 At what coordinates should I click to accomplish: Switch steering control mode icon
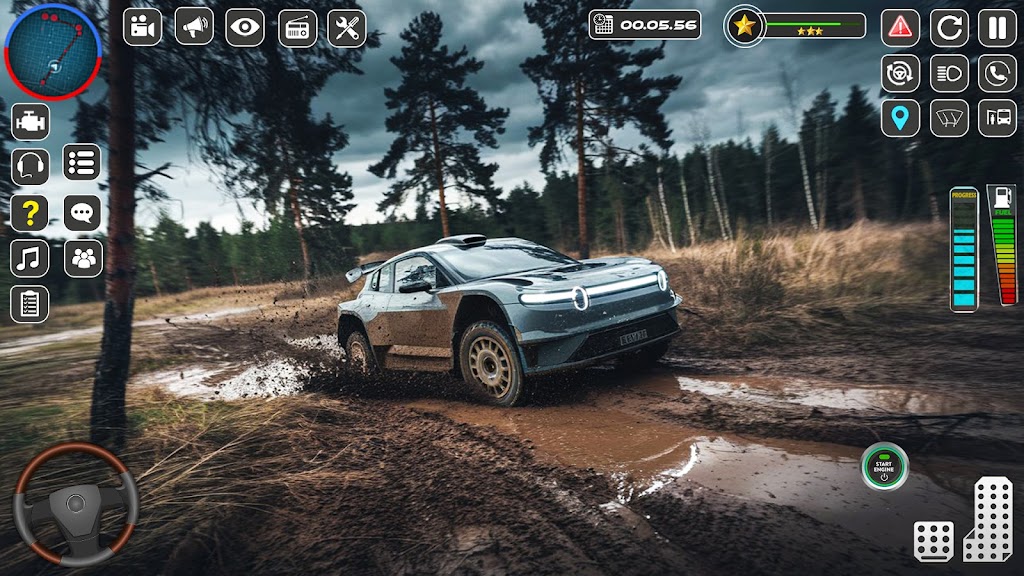[900, 73]
